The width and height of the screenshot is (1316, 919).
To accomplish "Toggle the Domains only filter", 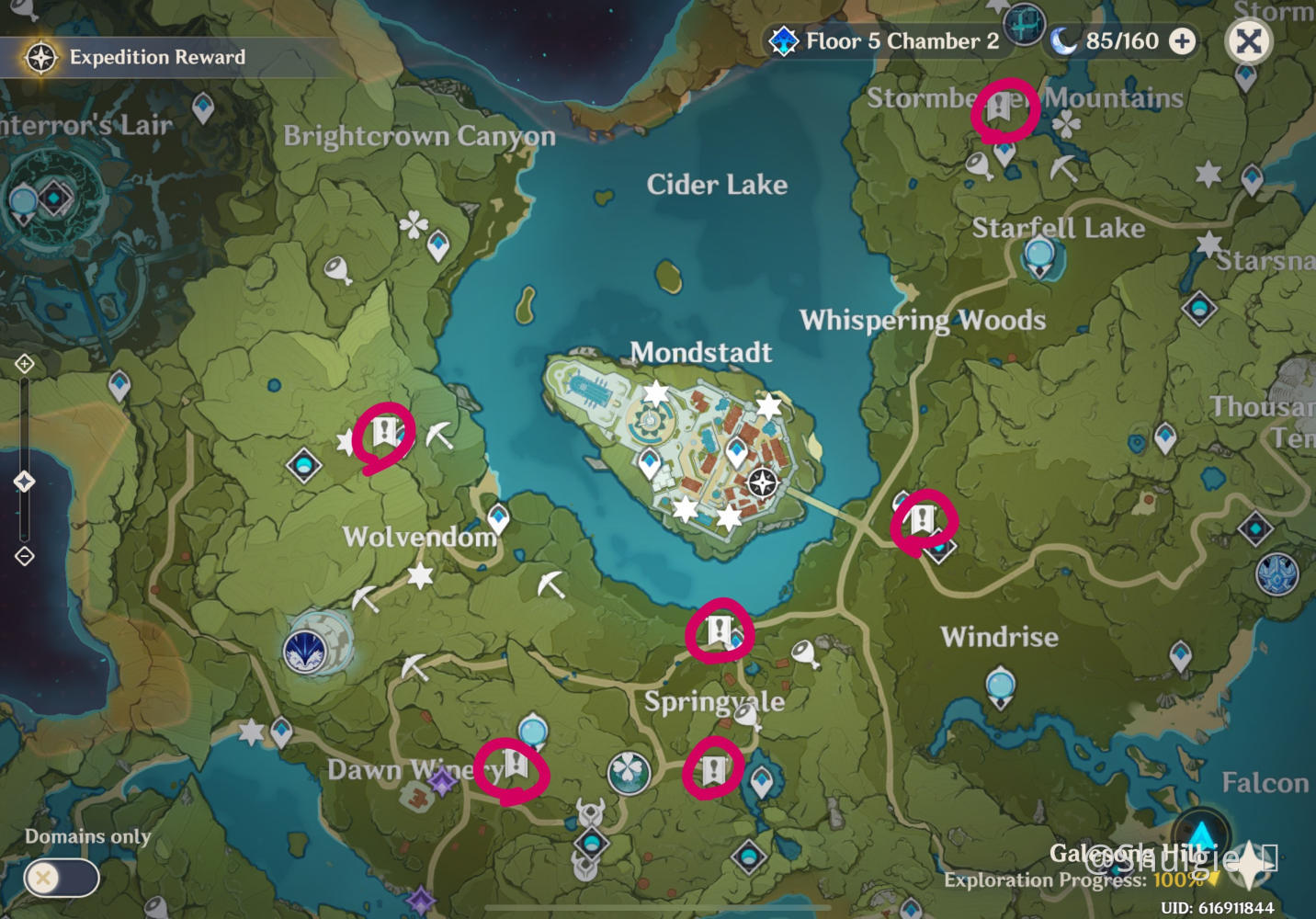I will pos(61,878).
